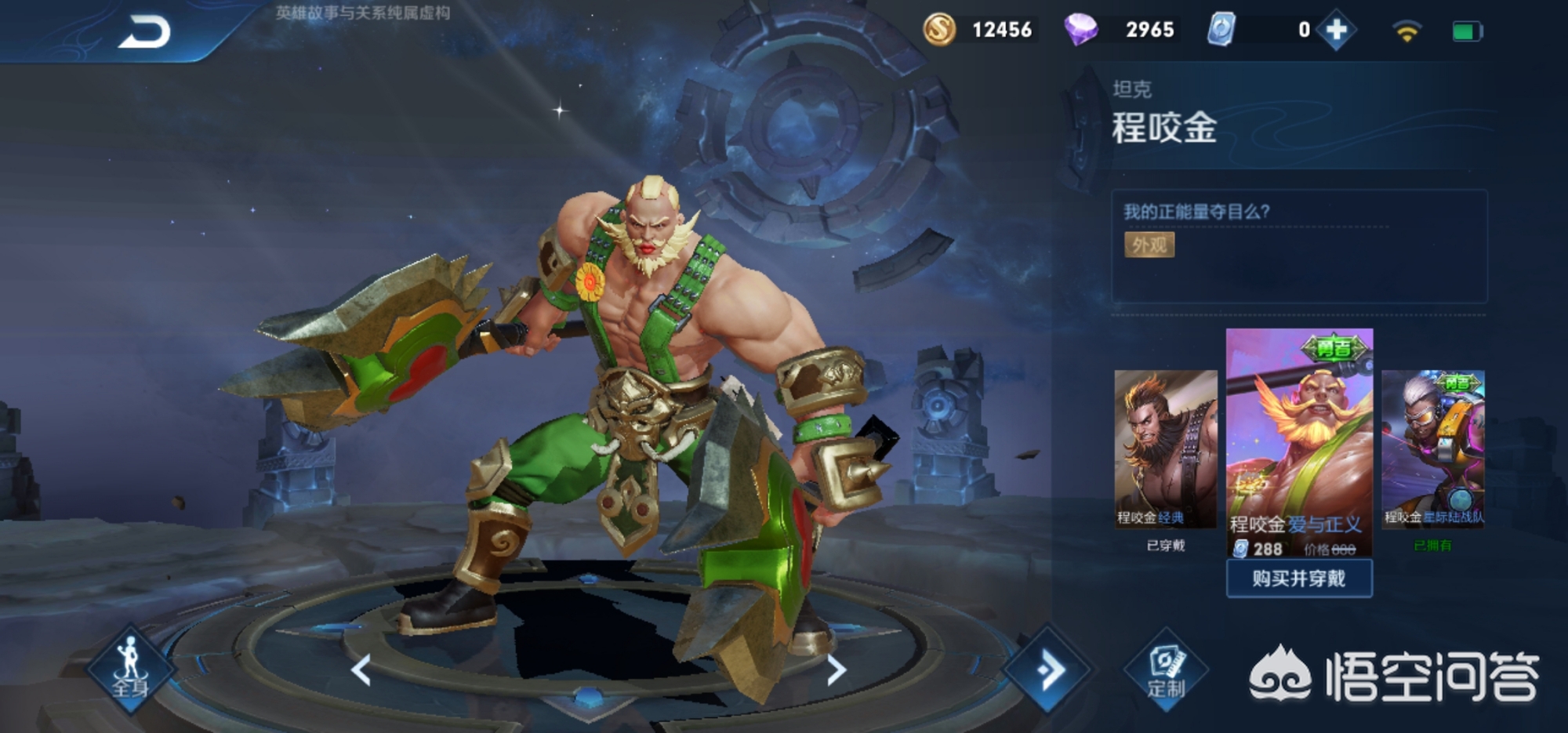1568x733 pixels.
Task: Add more skin vouchers with plus button
Action: click(x=1336, y=31)
